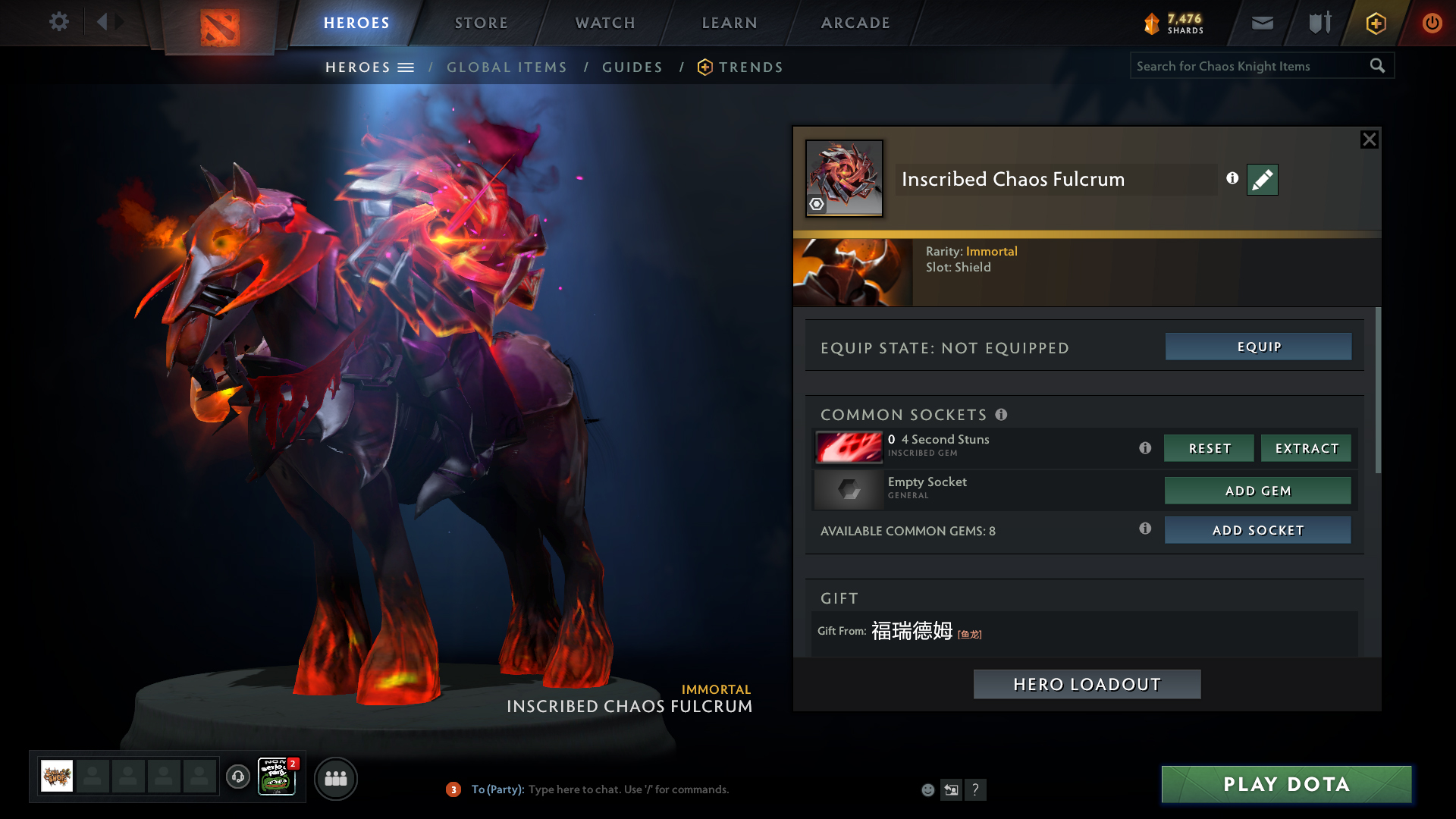Start matchmaking with Play Dota

1286,784
